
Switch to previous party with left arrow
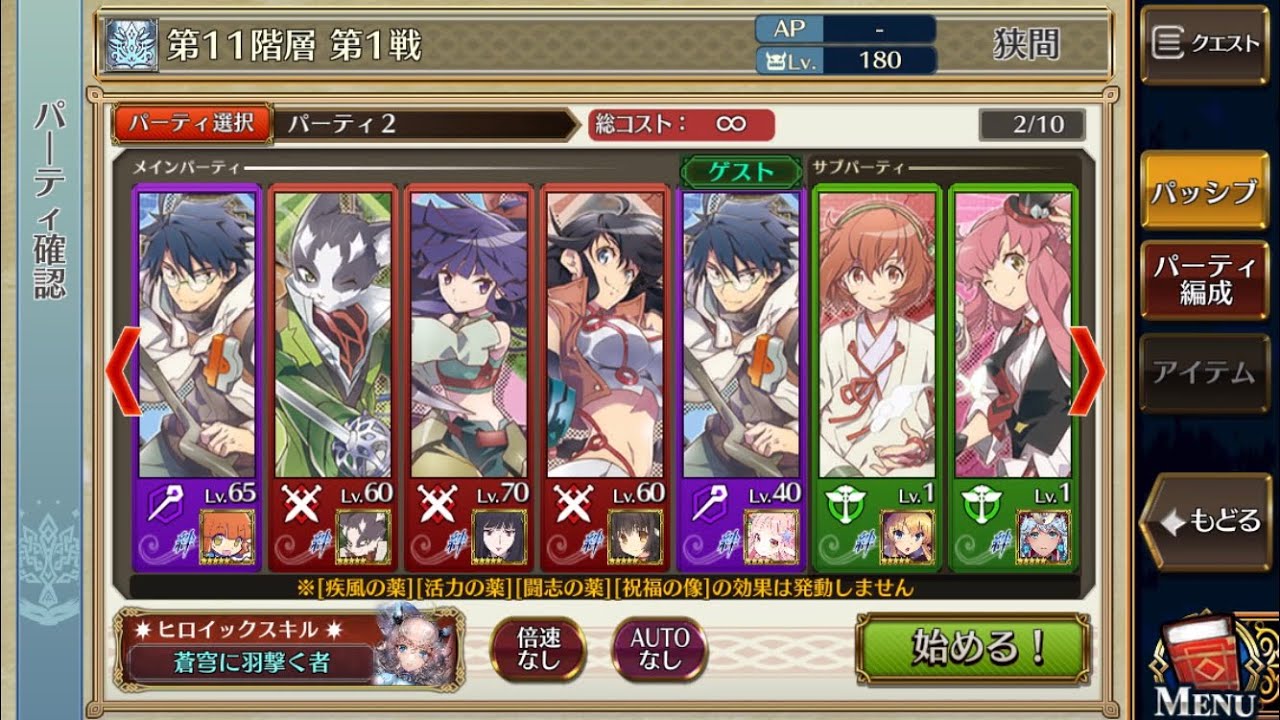pos(122,371)
